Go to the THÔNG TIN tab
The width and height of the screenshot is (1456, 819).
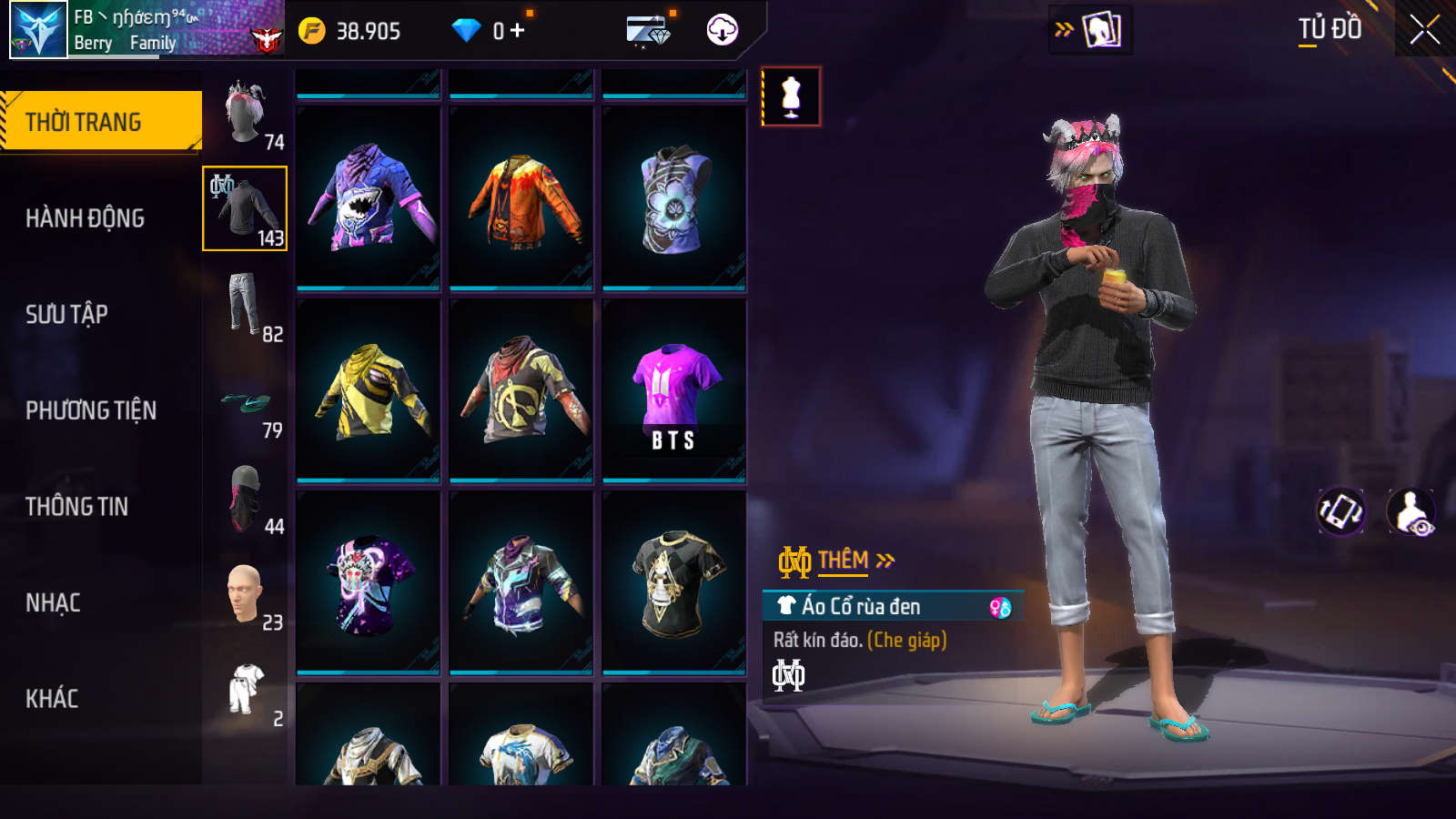(76, 507)
